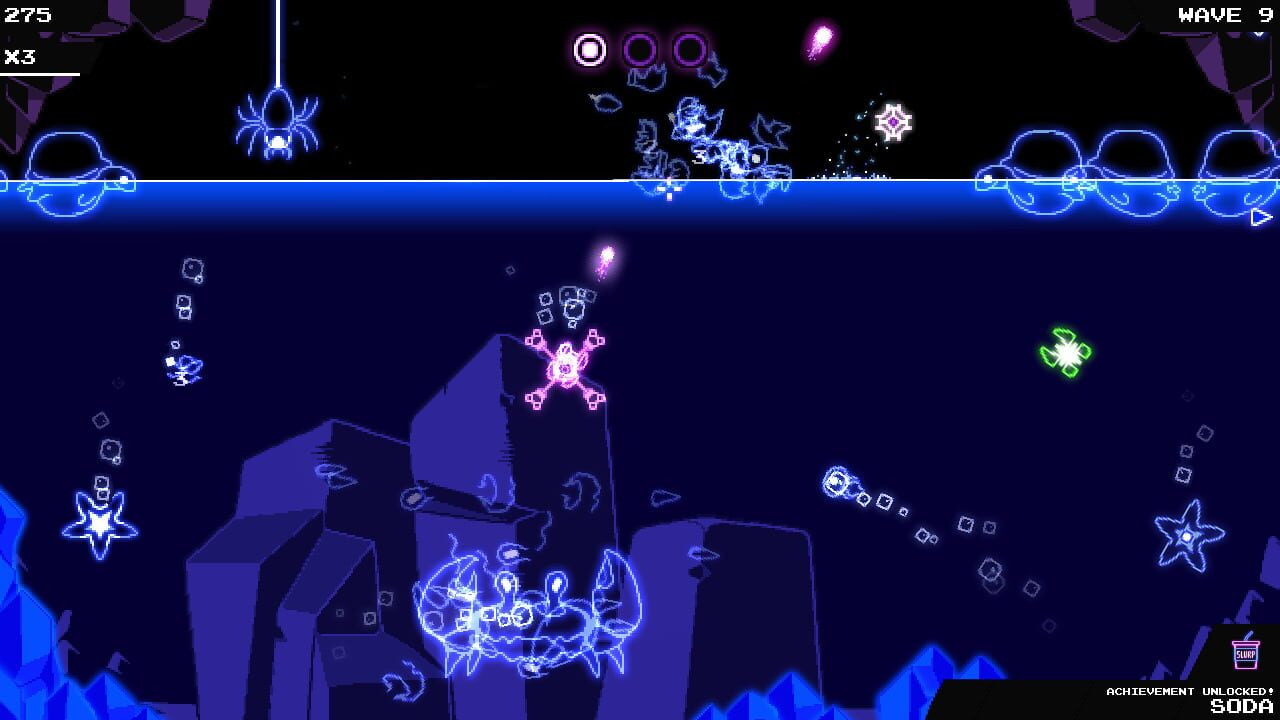The height and width of the screenshot is (720, 1280).
Task: Click the starfish near the left edge
Action: pos(97,522)
